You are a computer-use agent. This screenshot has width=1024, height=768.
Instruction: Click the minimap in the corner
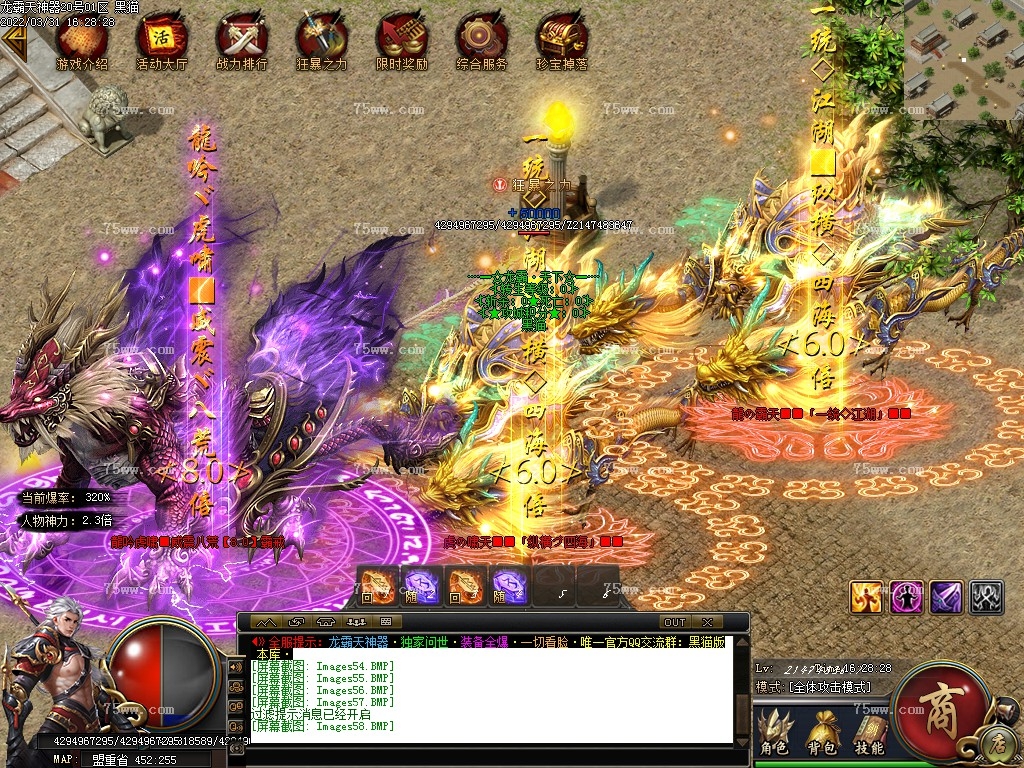point(963,58)
